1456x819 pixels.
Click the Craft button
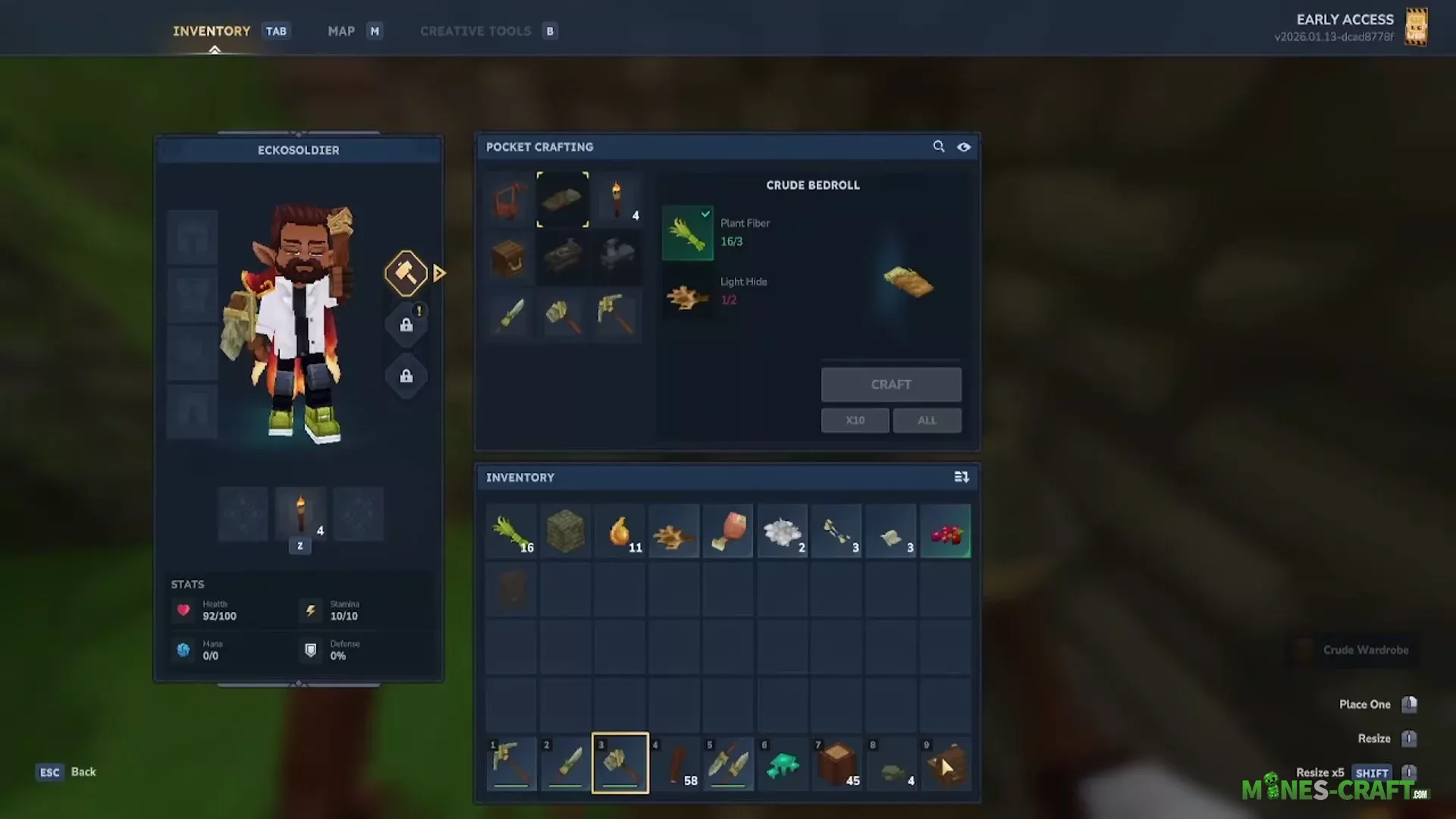click(x=891, y=384)
